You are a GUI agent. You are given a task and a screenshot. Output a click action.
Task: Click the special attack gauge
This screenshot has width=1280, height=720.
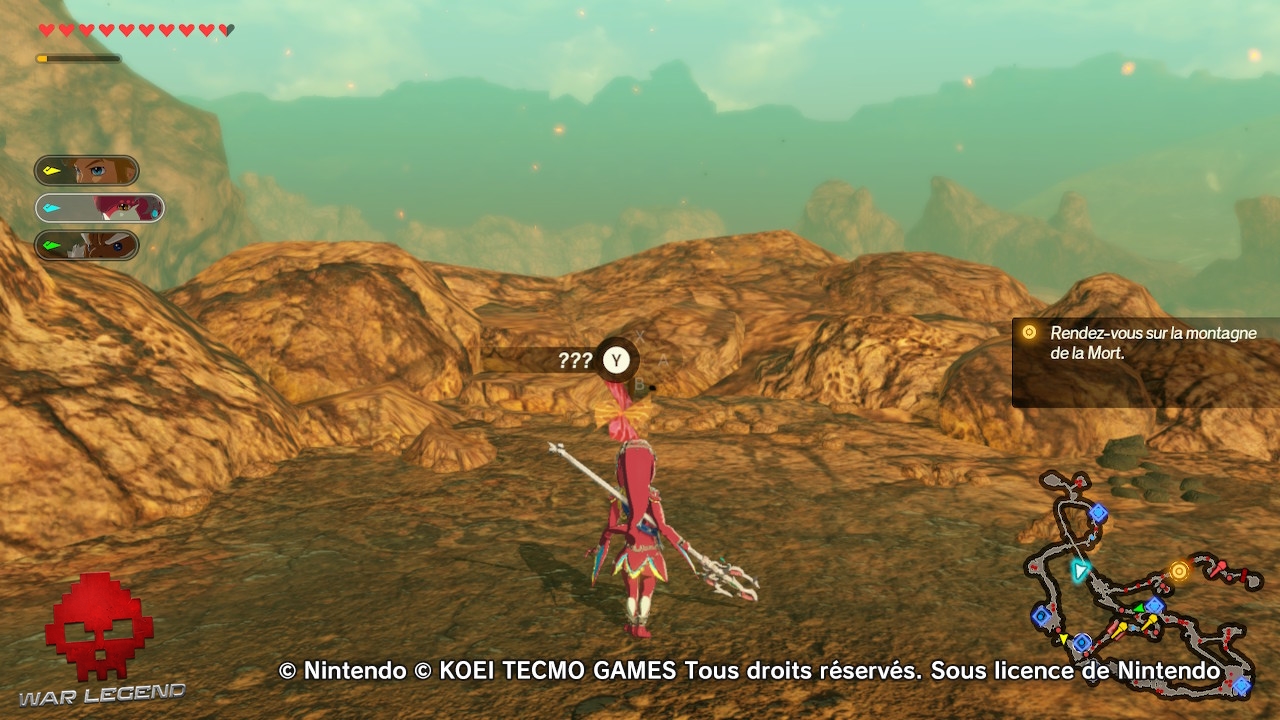tap(78, 58)
